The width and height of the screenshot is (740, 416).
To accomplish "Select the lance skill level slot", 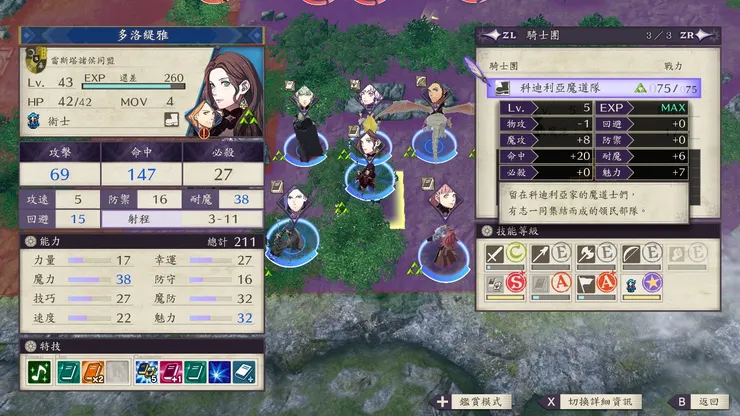I will pyautogui.click(x=552, y=255).
